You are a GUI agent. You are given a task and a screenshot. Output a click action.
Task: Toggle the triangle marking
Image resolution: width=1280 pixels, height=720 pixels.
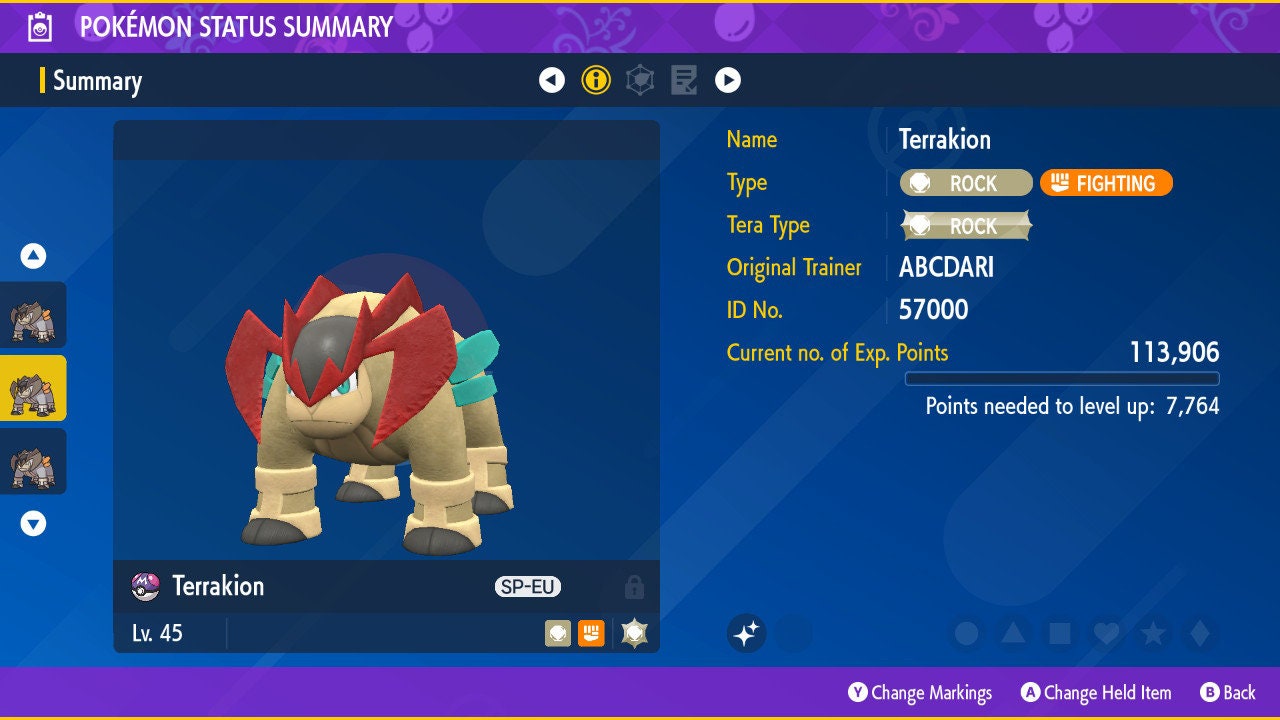coord(1013,633)
